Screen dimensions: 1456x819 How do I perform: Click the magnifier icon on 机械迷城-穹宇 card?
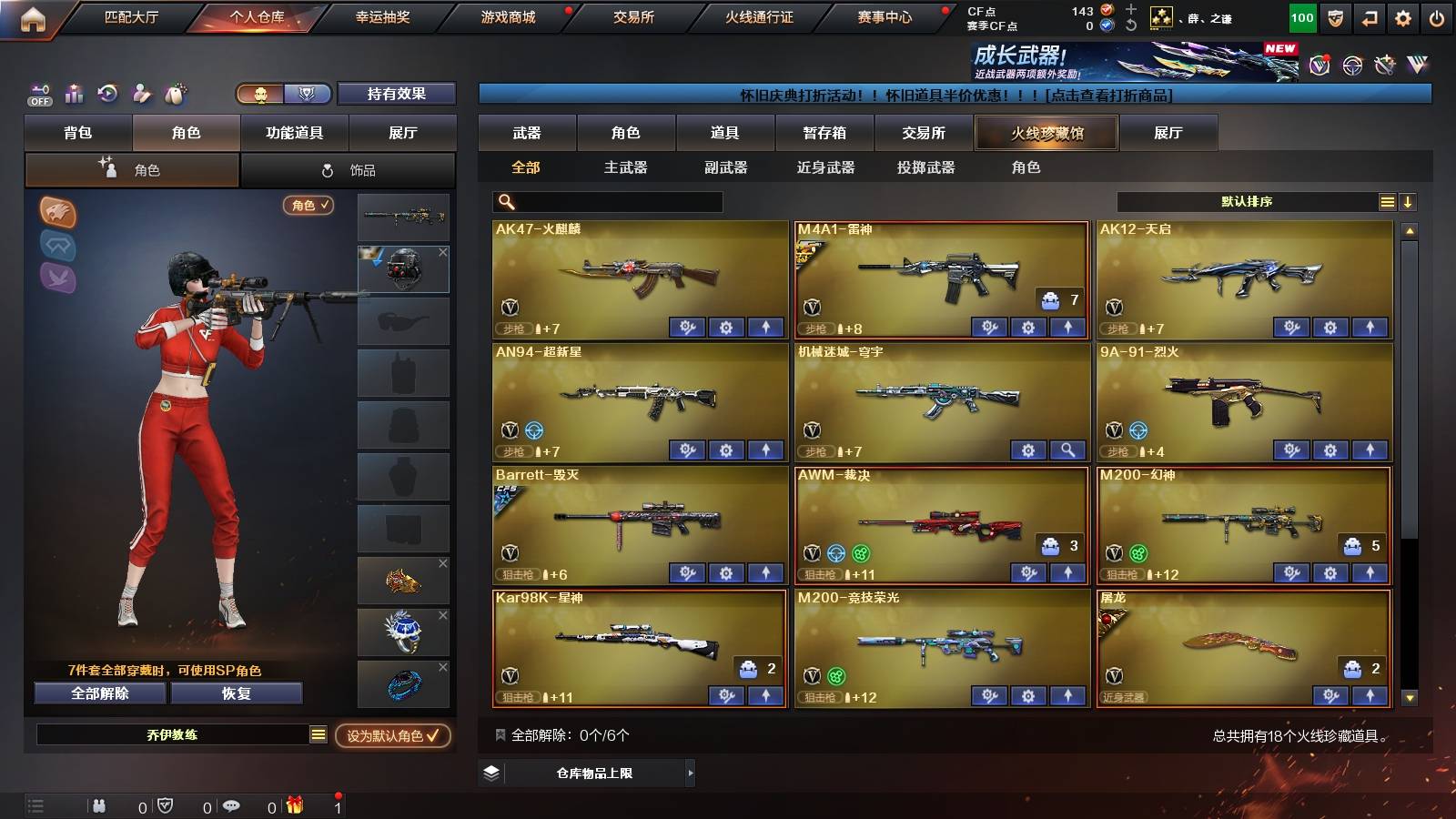[1066, 450]
